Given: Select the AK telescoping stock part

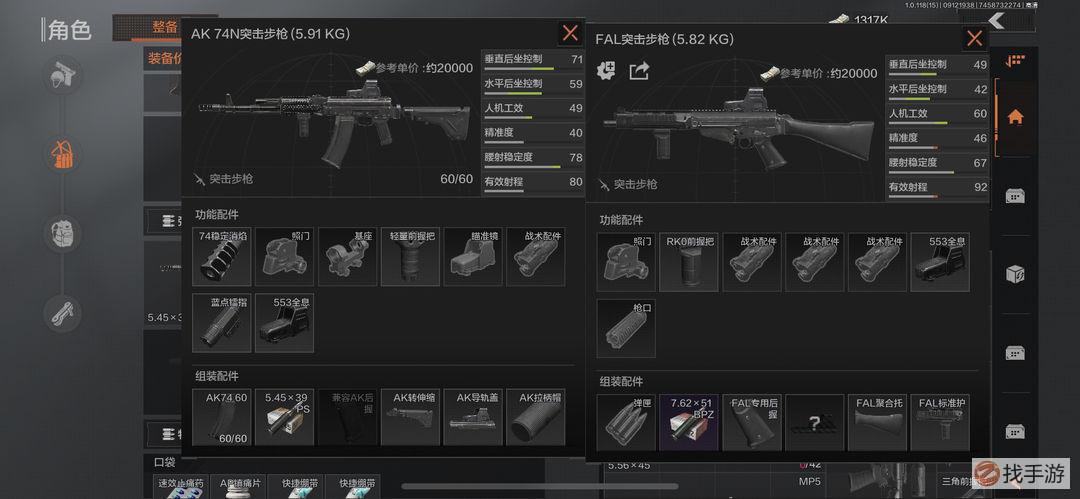Looking at the screenshot, I should [x=410, y=417].
